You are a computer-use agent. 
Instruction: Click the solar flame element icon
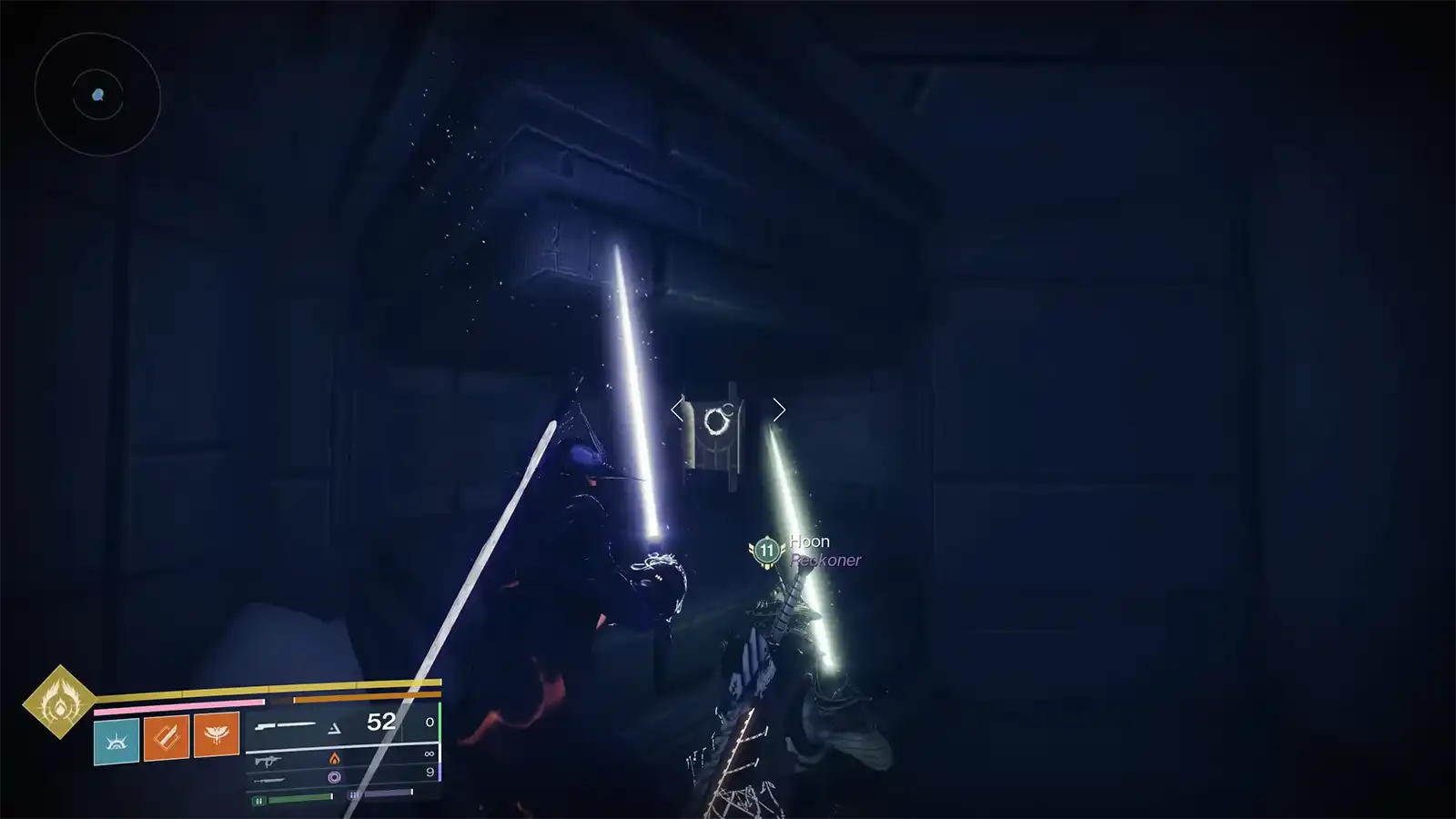(335, 759)
